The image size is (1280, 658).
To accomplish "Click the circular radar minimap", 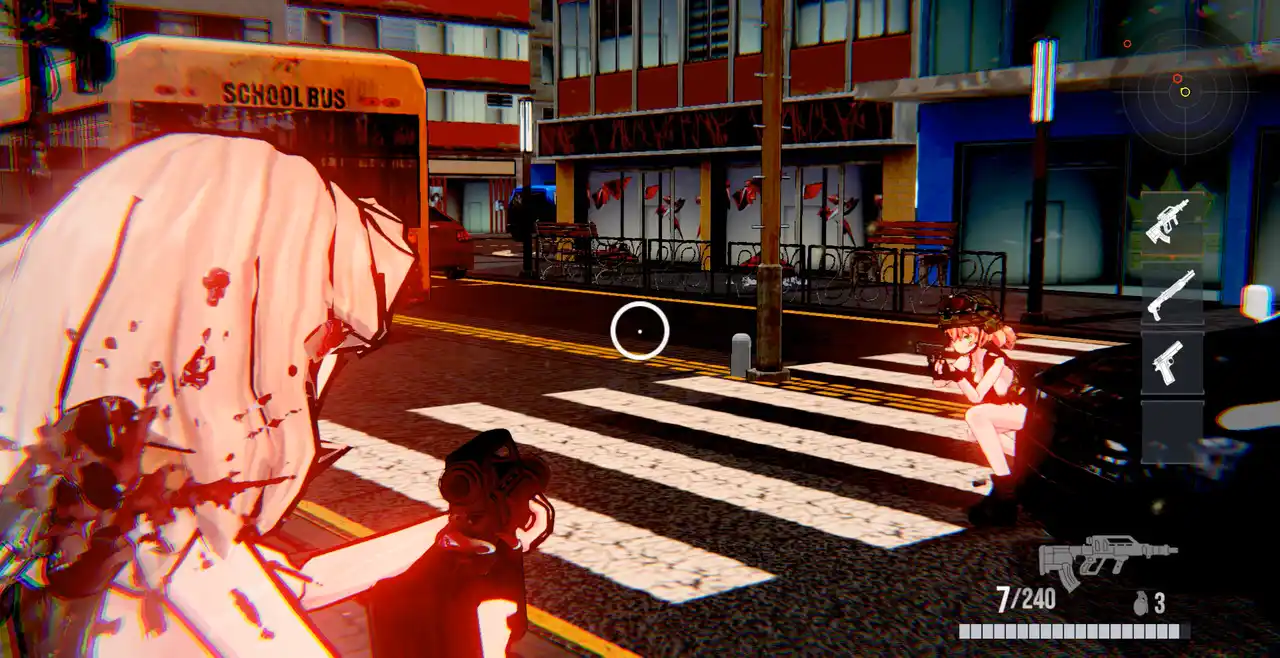I will click(1185, 93).
